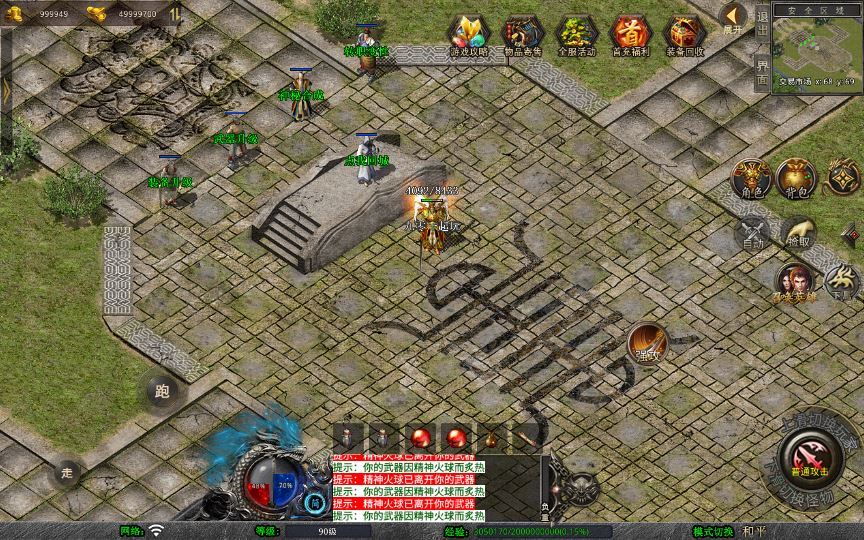The image size is (864, 540).
Task: Open the 背包 backpack
Action: (798, 179)
